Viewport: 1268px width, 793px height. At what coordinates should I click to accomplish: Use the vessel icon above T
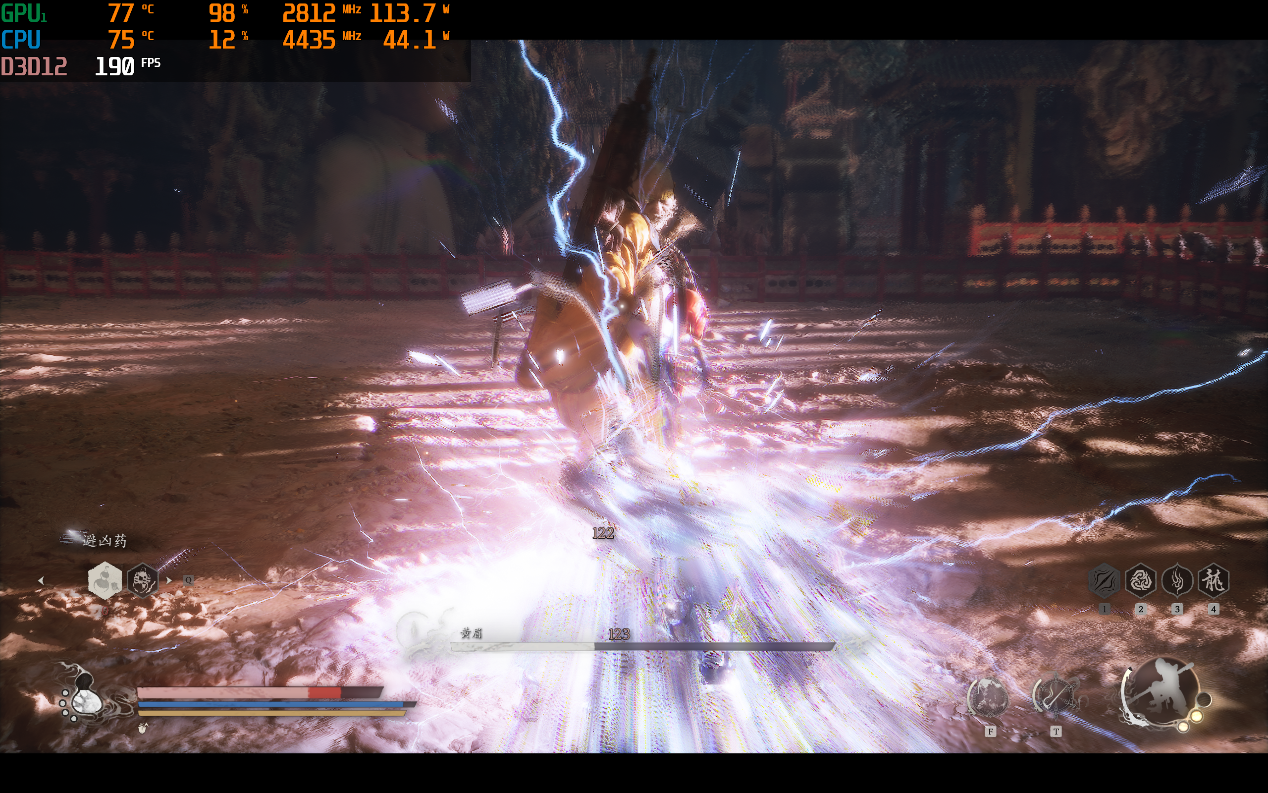1054,695
